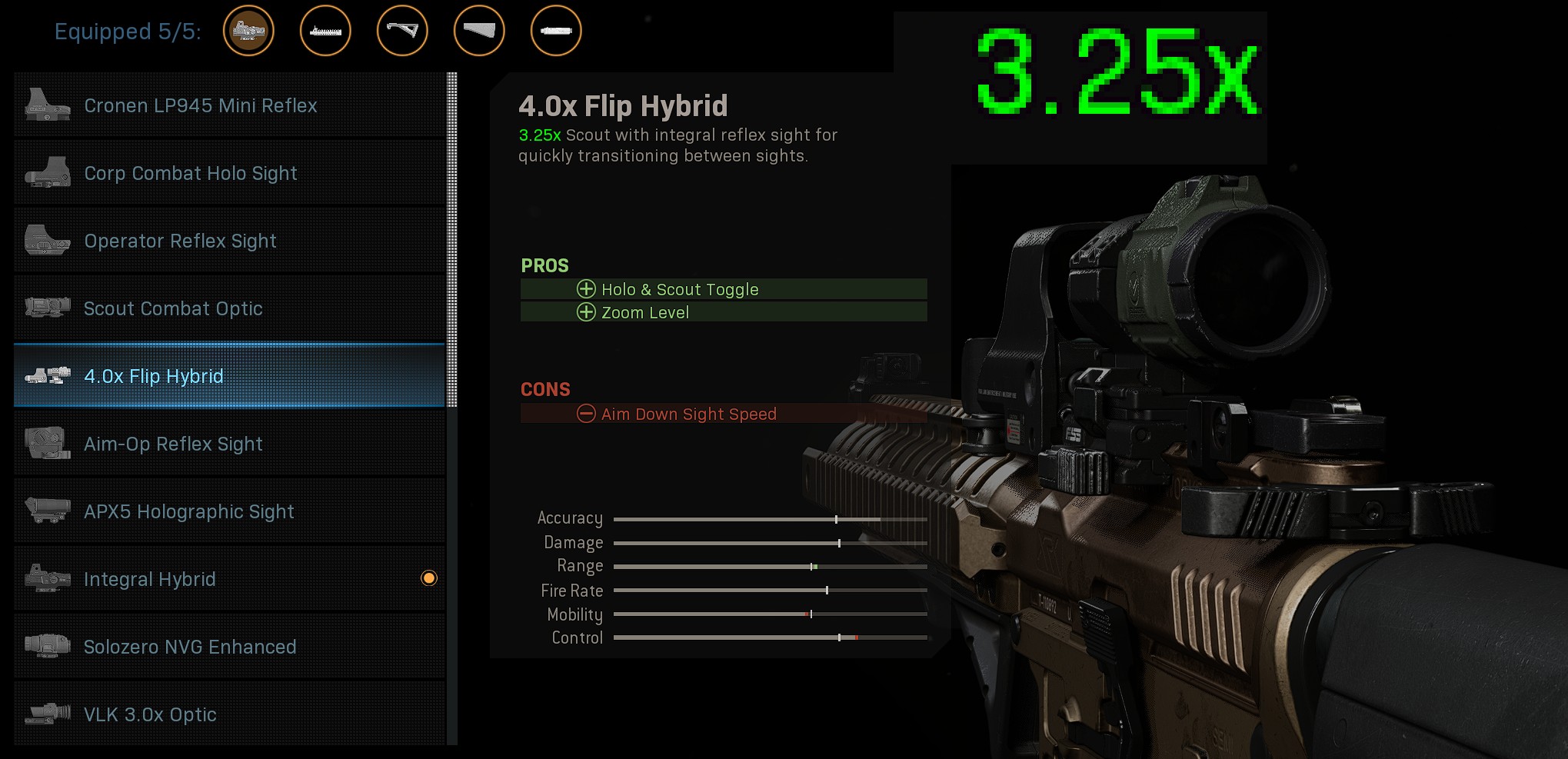Image resolution: width=1568 pixels, height=759 pixels.
Task: Open the equipped barrel slot icon
Action: pyautogui.click(x=325, y=32)
